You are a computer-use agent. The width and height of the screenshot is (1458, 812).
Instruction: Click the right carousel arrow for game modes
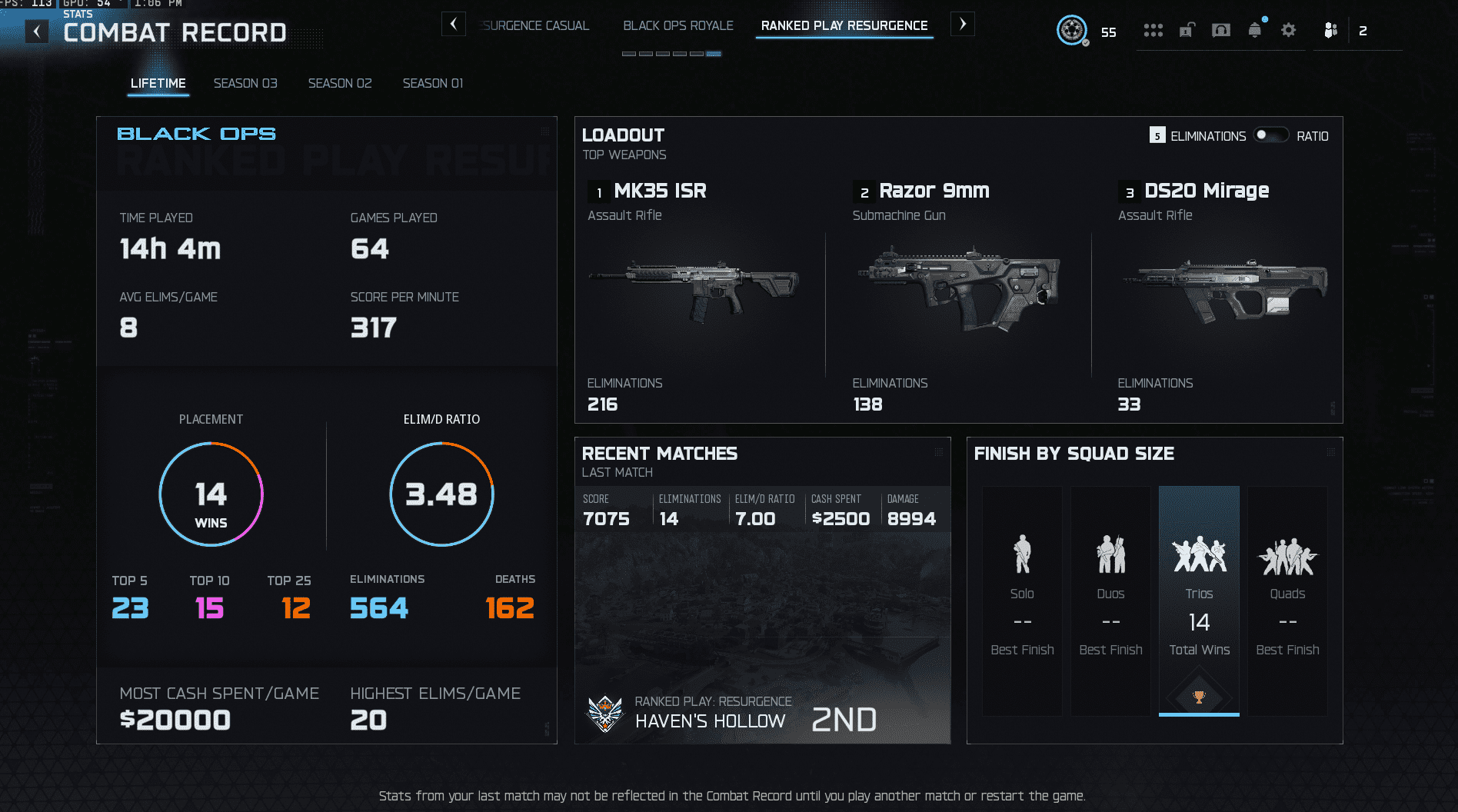pyautogui.click(x=962, y=24)
